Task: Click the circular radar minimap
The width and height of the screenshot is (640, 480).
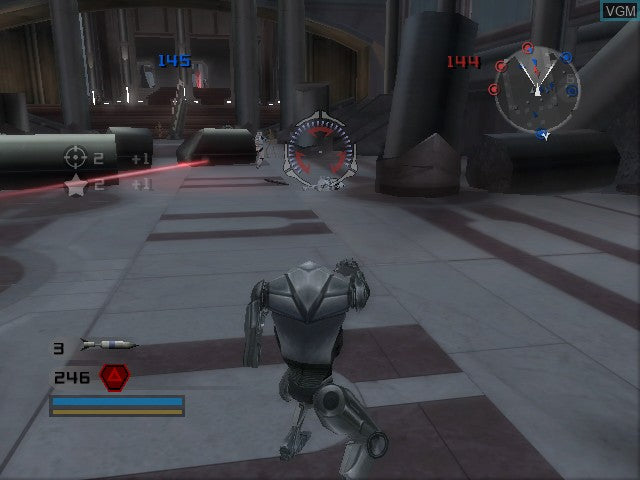Action: click(537, 89)
